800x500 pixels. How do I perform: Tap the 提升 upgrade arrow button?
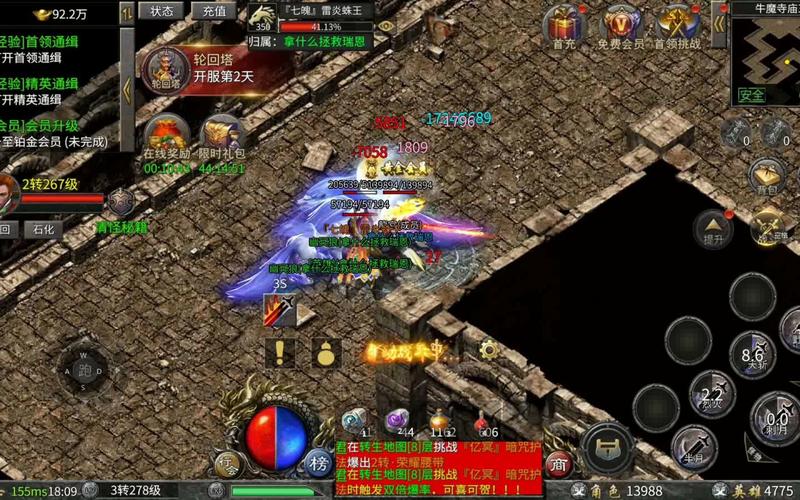pos(713,228)
